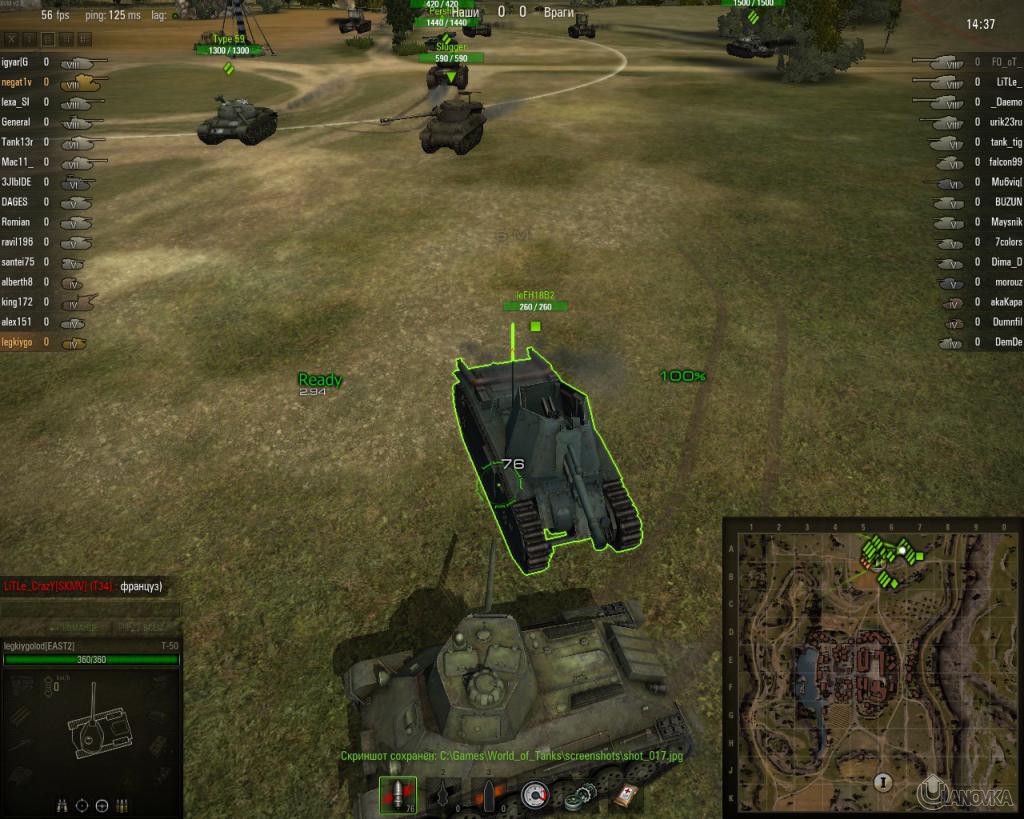Screen dimensions: 1024x819
Task: Click the binoculars icon in damage panel
Action: 59,804
